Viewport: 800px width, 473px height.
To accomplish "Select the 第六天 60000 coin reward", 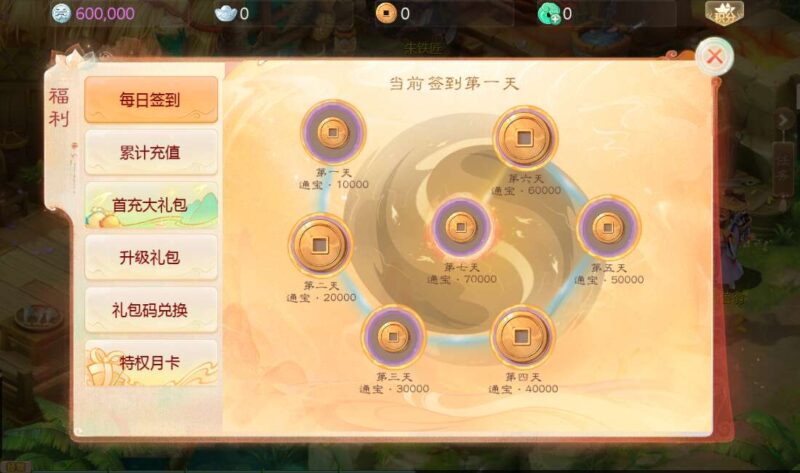I will 525,137.
